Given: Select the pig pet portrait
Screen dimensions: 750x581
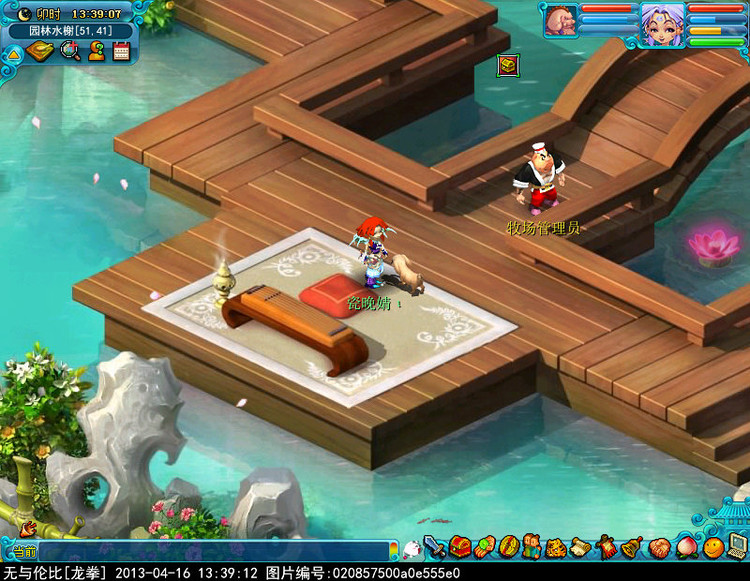Looking at the screenshot, I should tap(560, 20).
